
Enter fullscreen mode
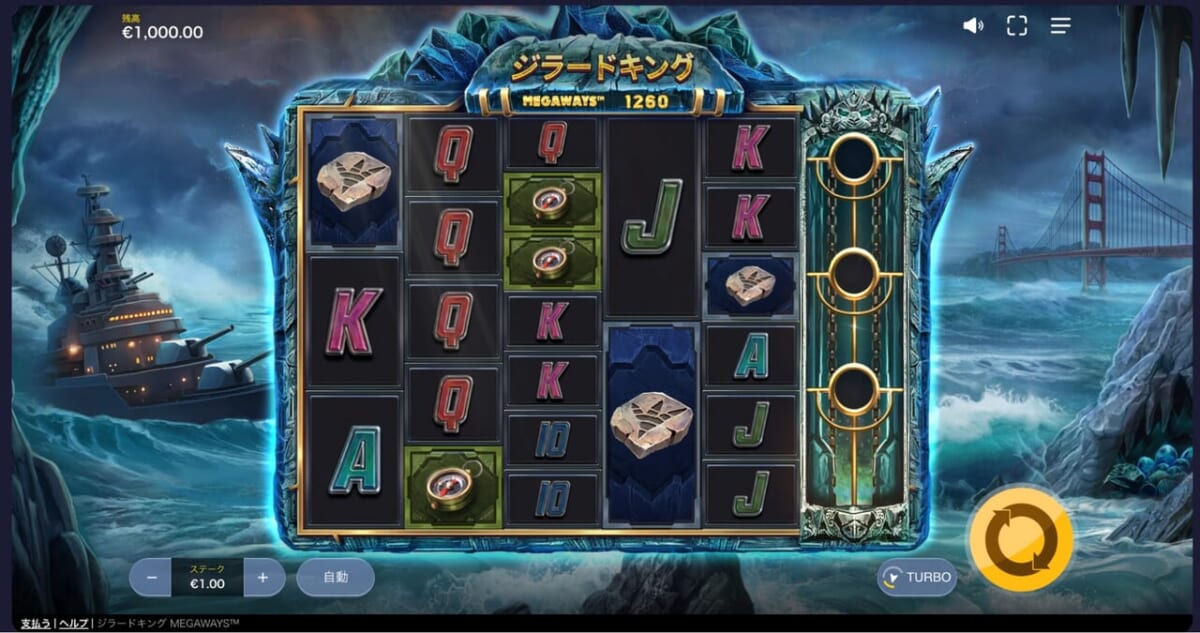tap(1017, 26)
